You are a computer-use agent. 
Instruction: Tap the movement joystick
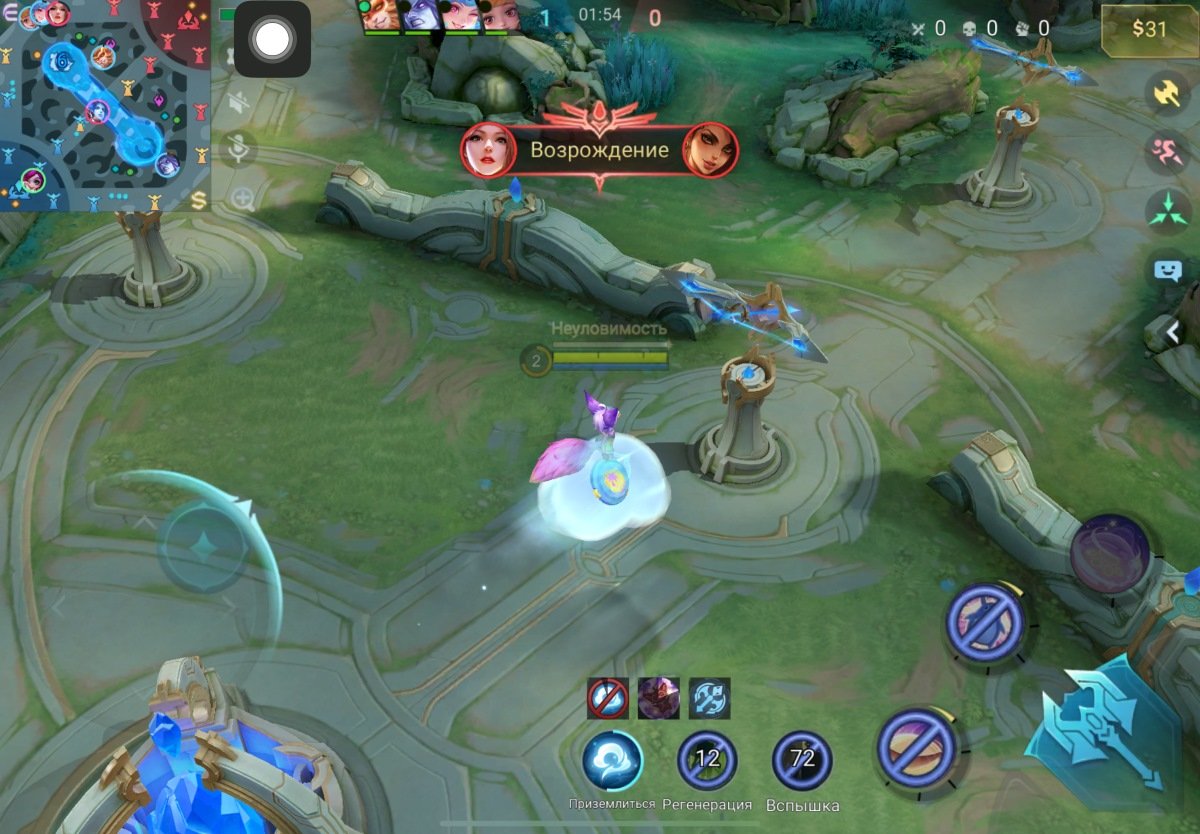click(x=204, y=547)
